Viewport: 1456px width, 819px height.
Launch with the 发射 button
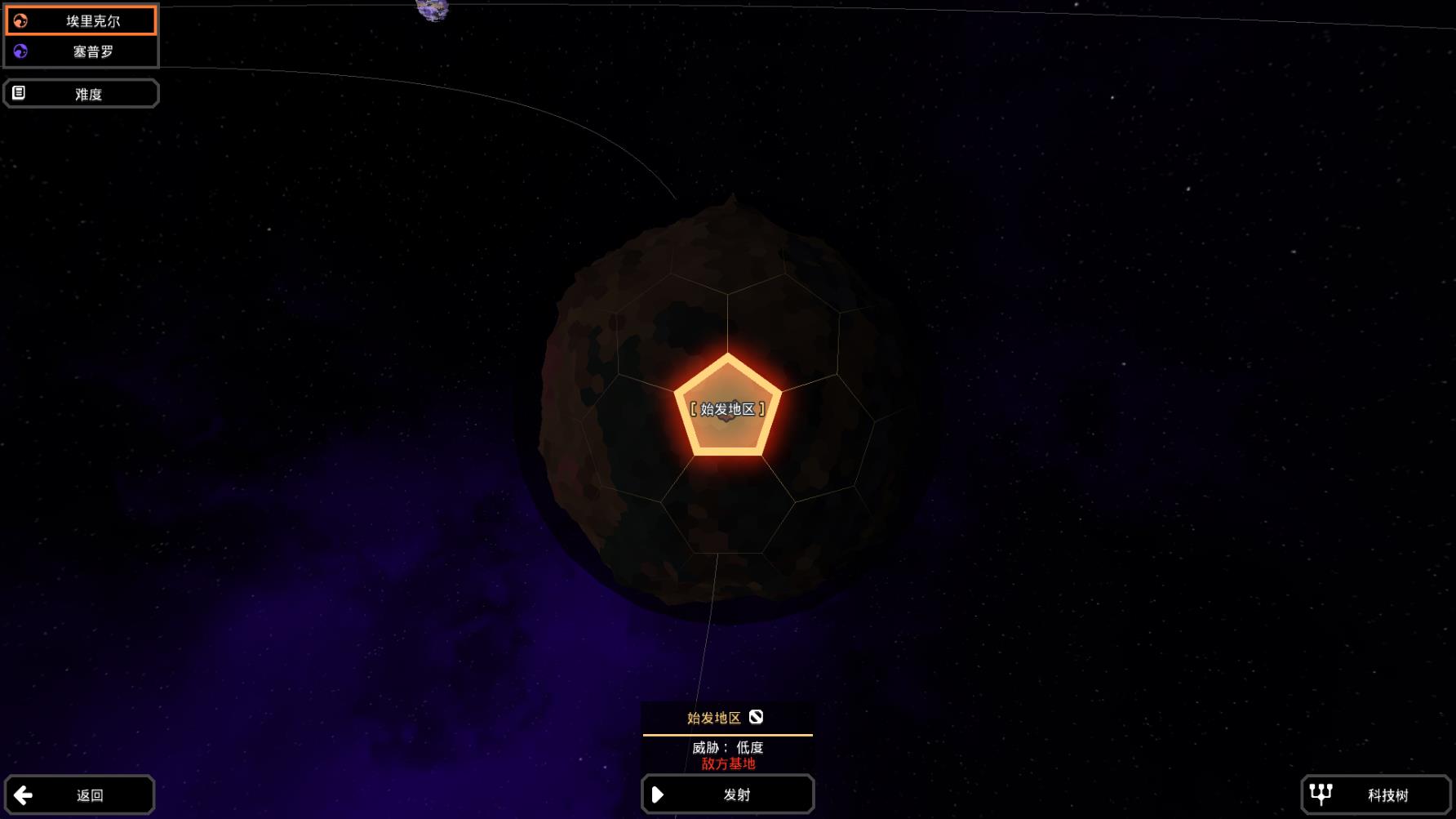click(x=727, y=795)
